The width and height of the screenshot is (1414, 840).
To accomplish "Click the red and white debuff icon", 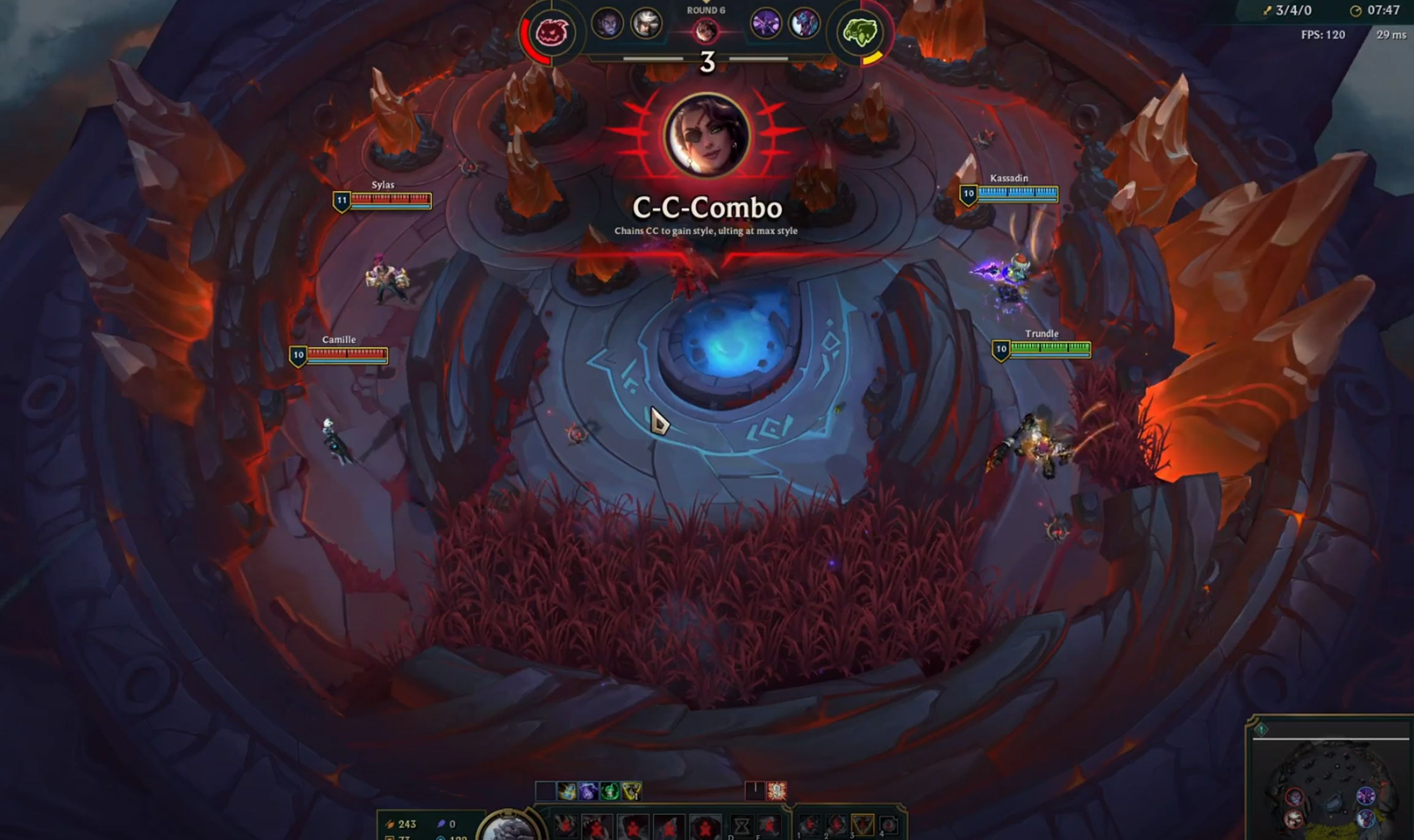I will point(777,791).
